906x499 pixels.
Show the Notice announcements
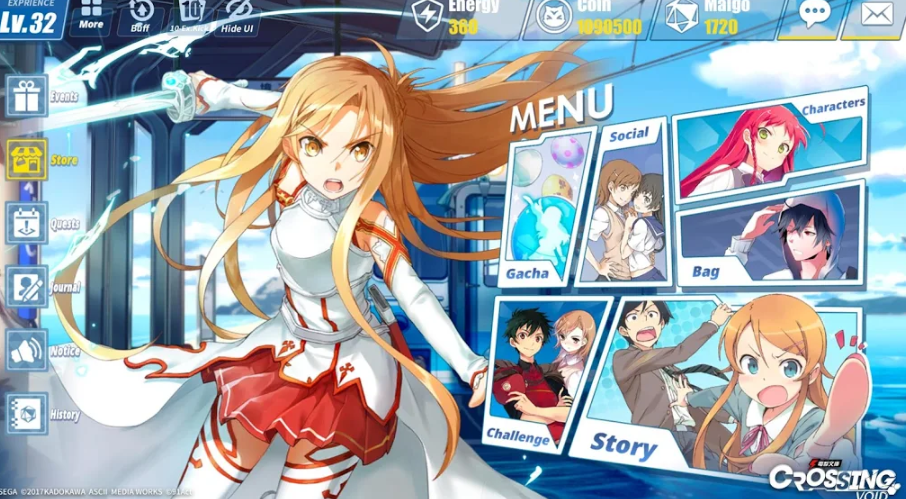(27, 350)
